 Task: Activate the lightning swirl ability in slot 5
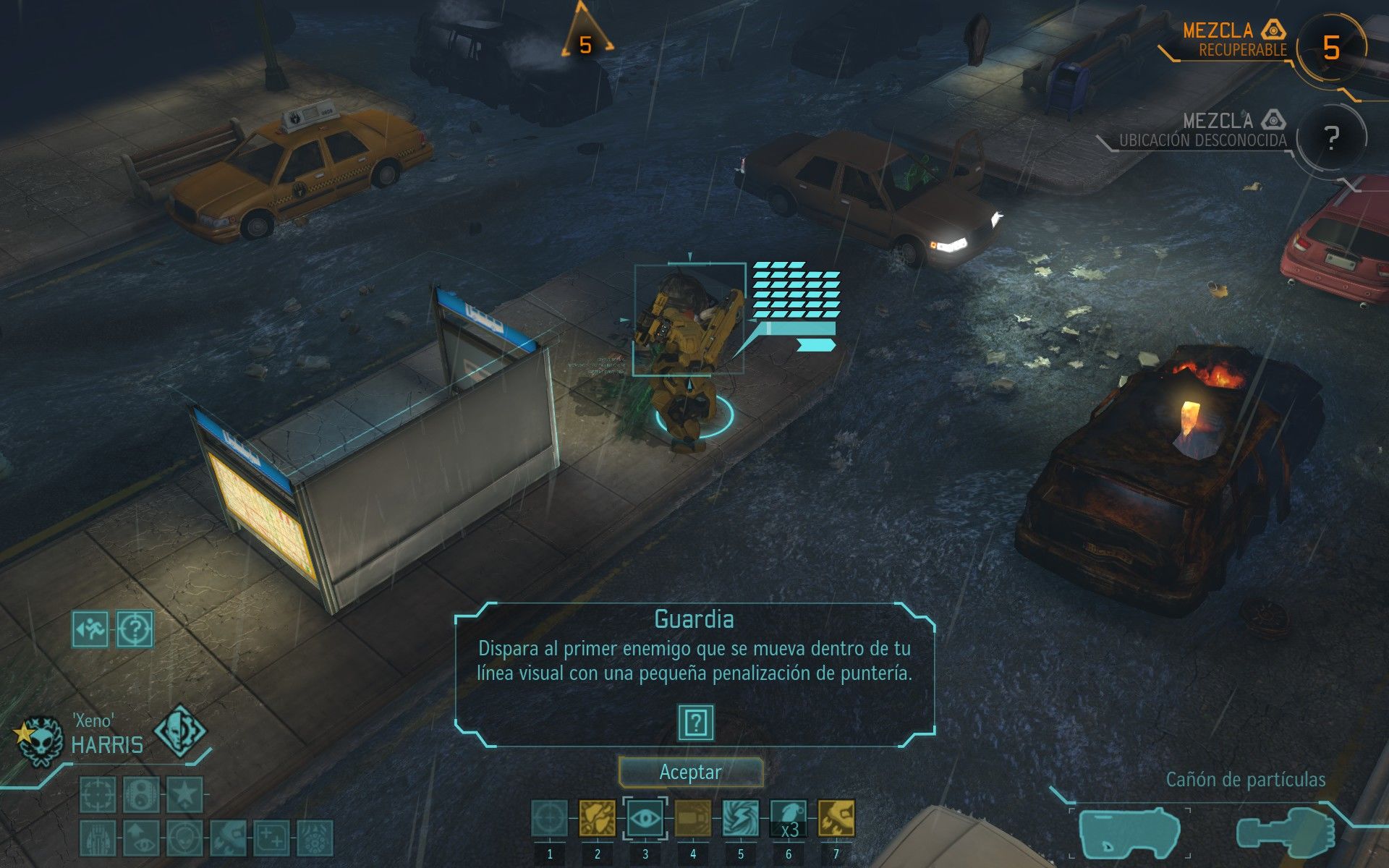(741, 819)
